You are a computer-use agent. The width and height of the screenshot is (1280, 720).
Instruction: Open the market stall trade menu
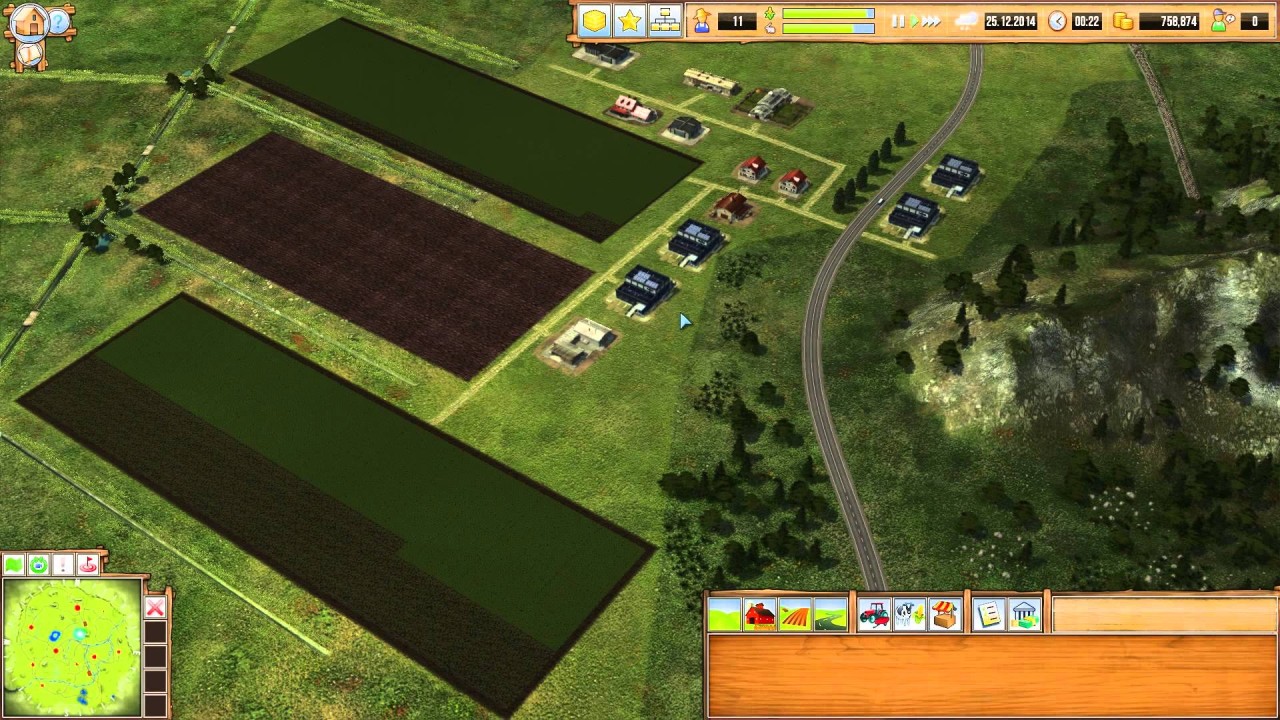tap(944, 615)
